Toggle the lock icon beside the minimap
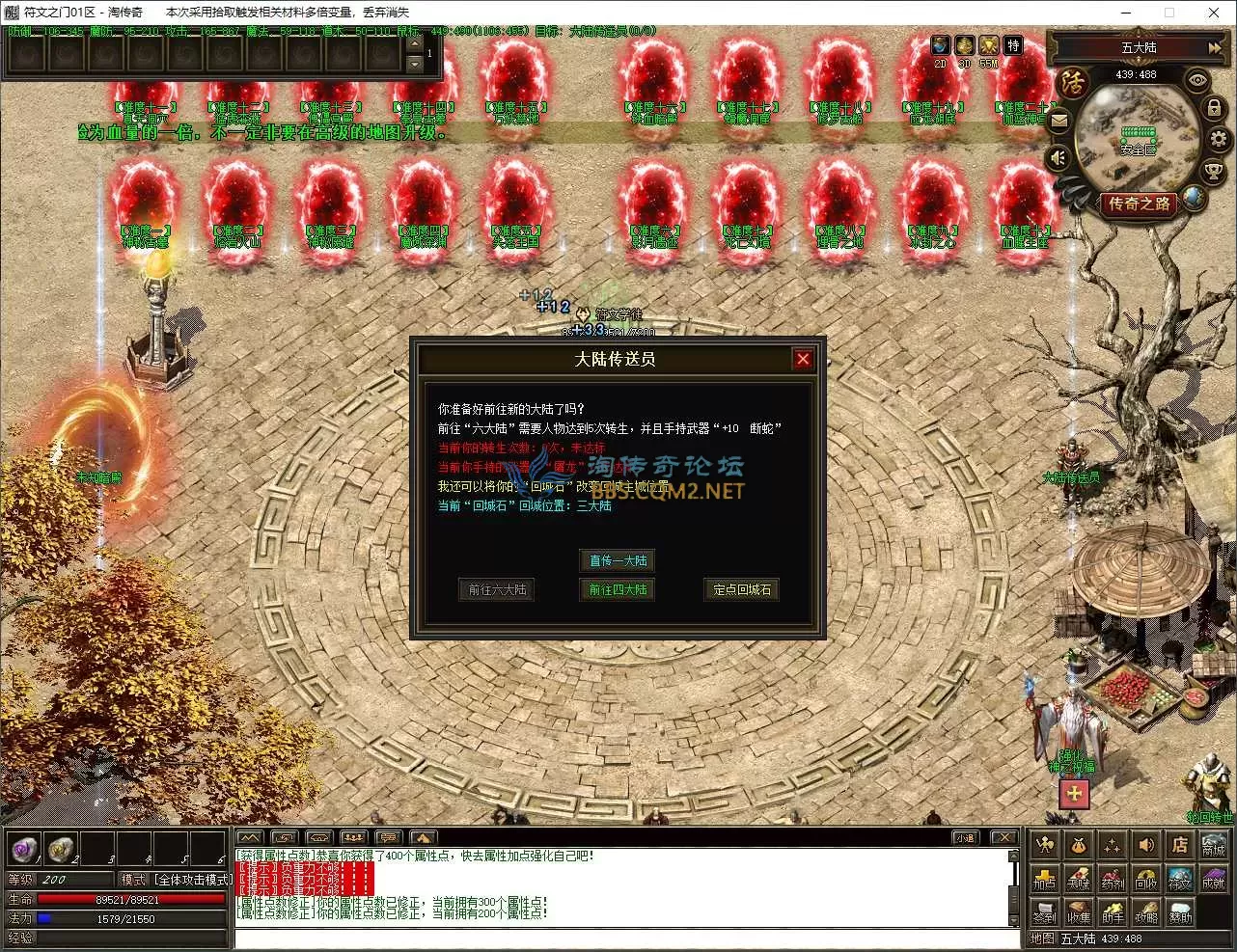The image size is (1237, 952). coord(1213,108)
